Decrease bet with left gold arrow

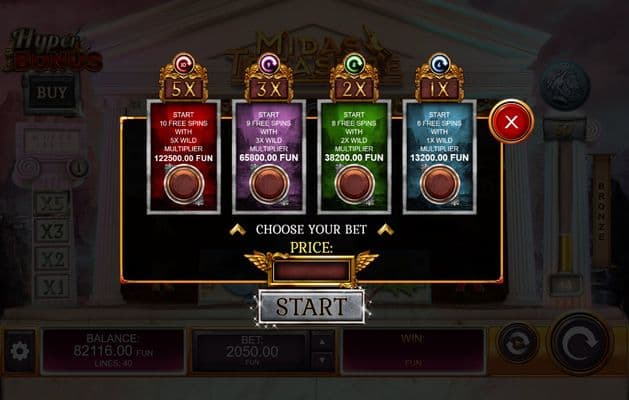tap(237, 230)
